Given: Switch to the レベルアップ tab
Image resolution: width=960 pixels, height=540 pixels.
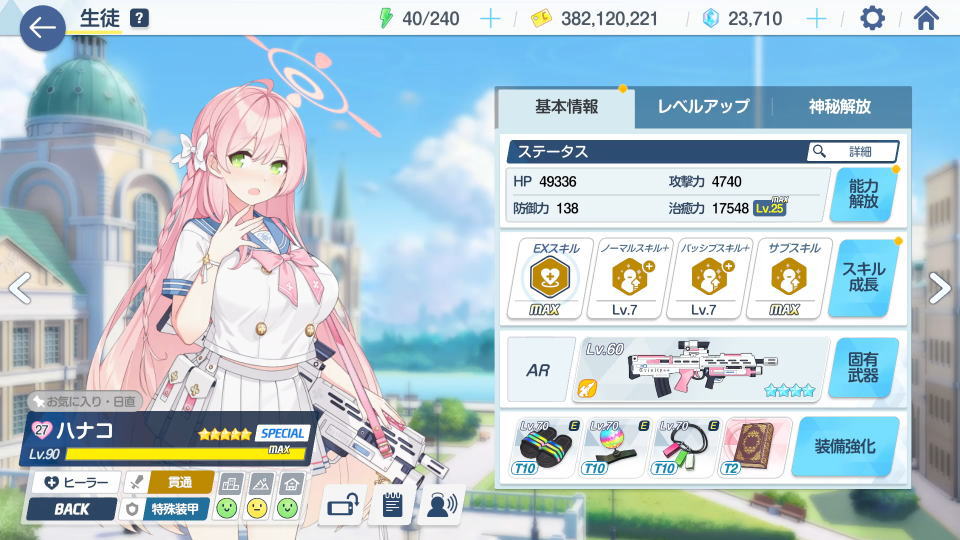Looking at the screenshot, I should point(703,107).
